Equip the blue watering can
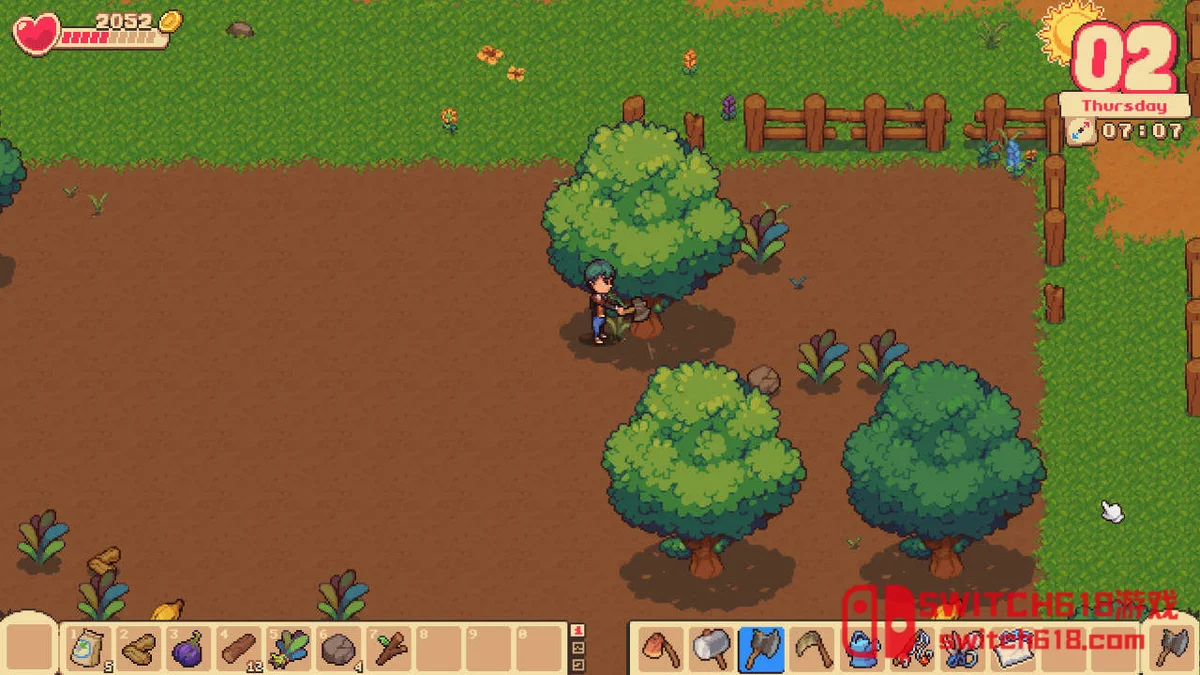Screen dimensions: 1200x675 click(861, 649)
